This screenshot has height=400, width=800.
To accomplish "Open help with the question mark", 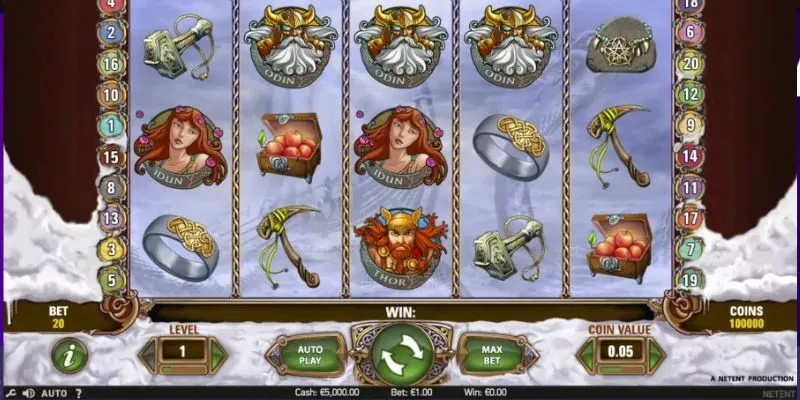I will pos(81,393).
